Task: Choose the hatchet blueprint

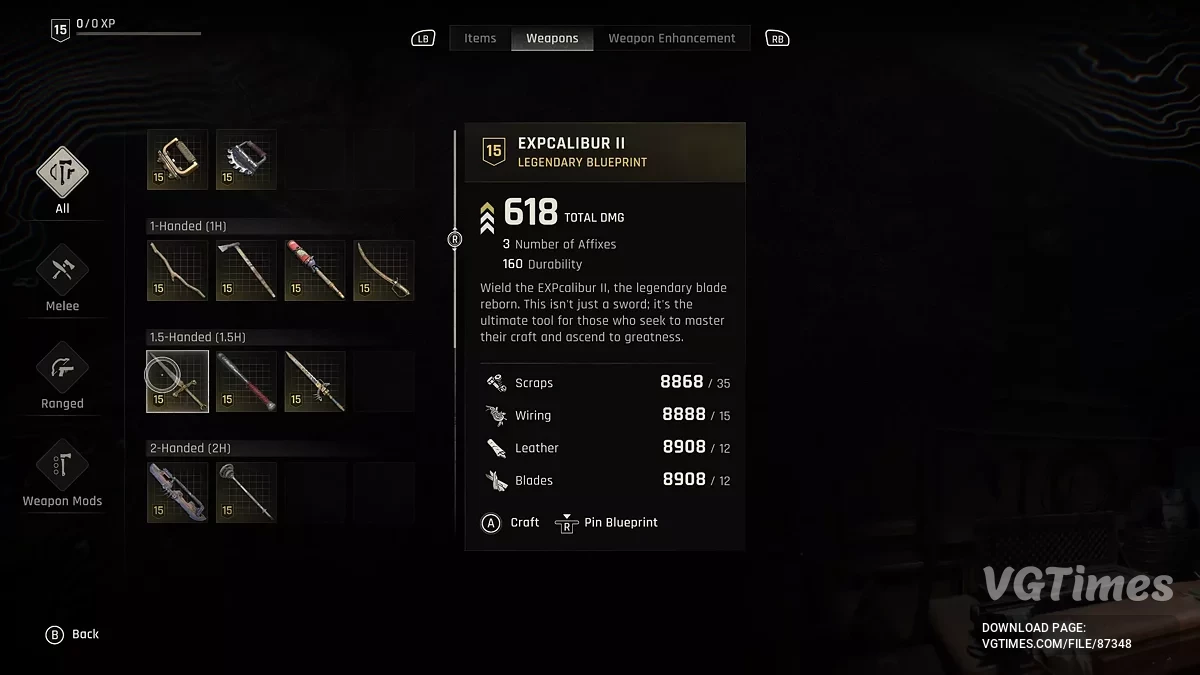Action: coord(246,270)
